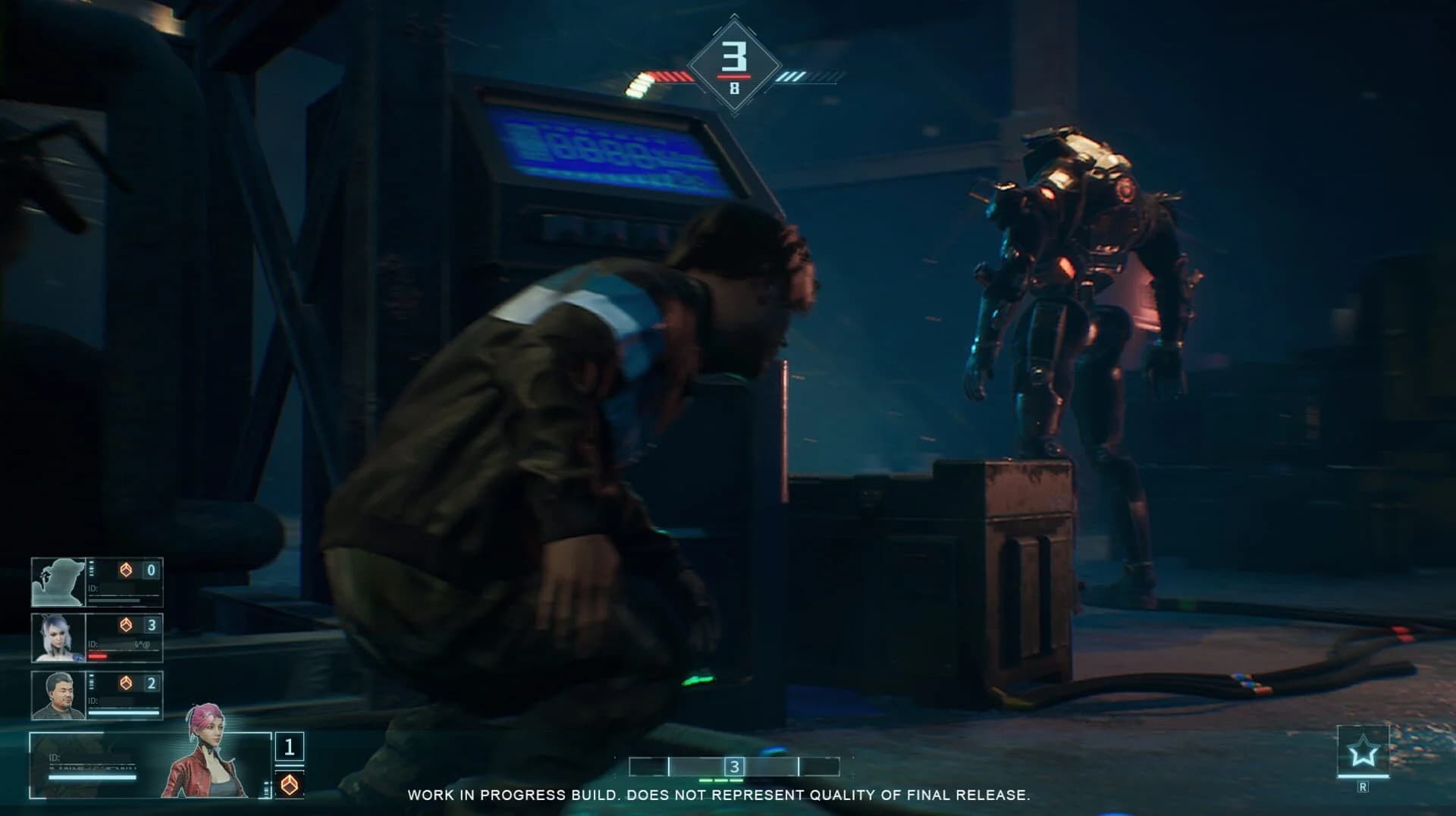Image resolution: width=1456 pixels, height=816 pixels.
Task: Click the WORK IN PROGRESS disclaimer text
Action: tap(720, 796)
